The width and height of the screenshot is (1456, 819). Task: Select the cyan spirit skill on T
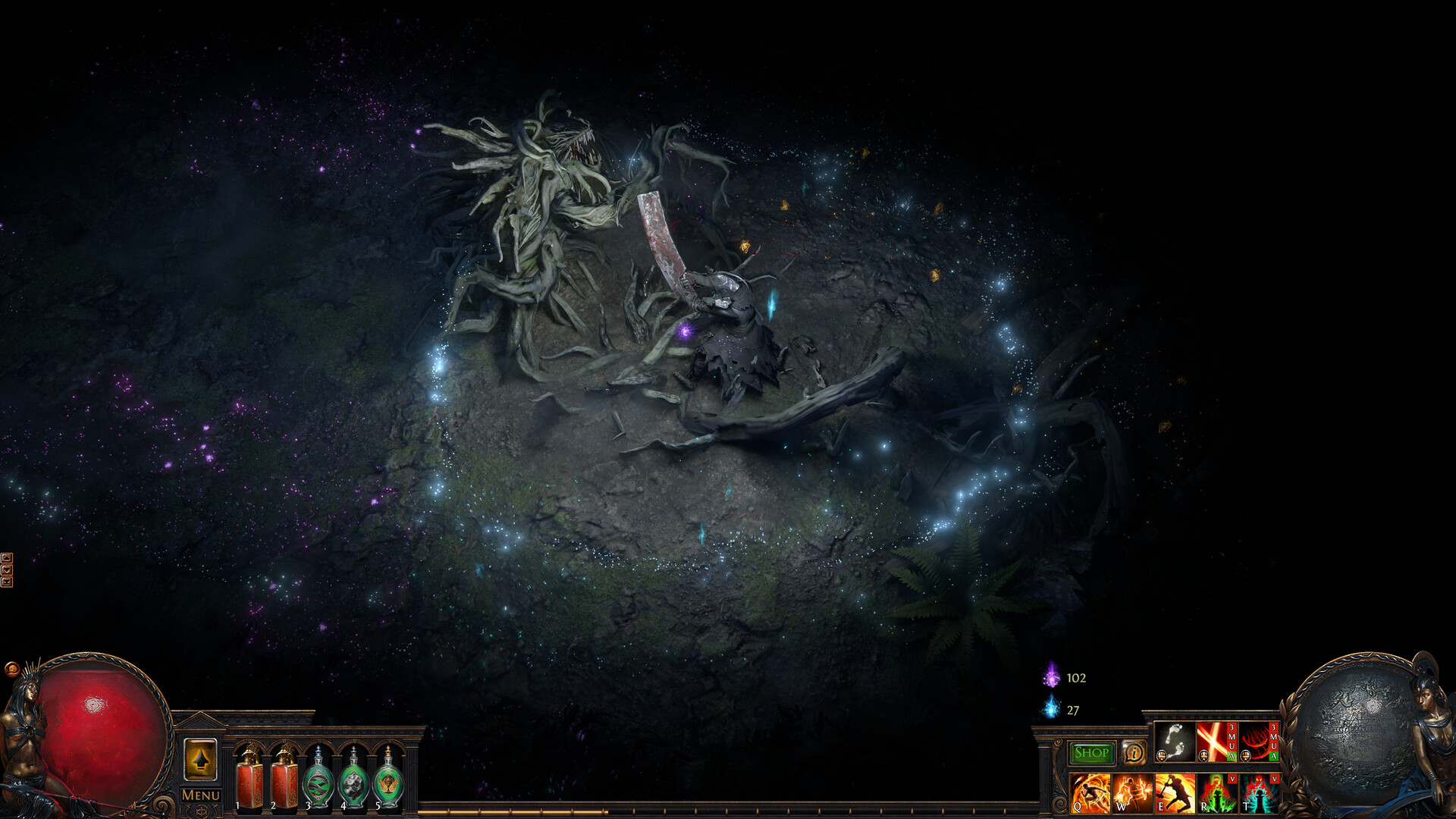(1259, 793)
